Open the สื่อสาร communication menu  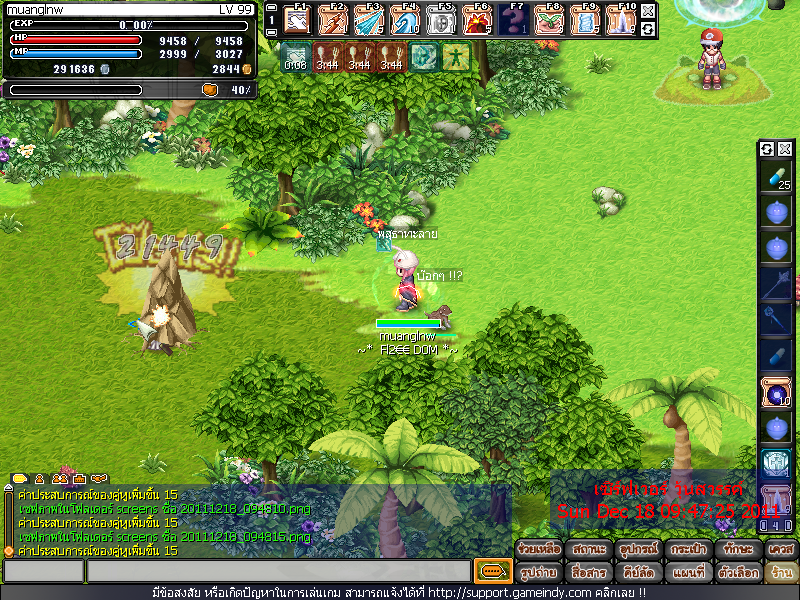588,573
